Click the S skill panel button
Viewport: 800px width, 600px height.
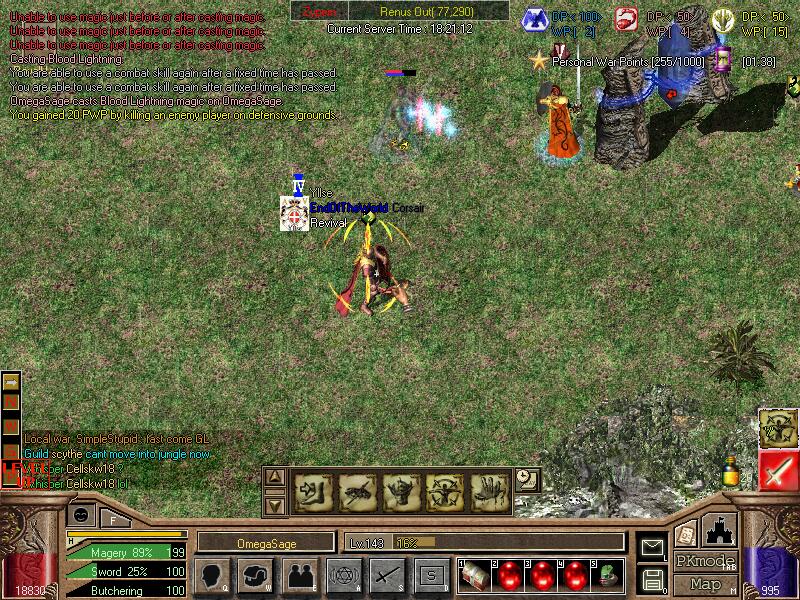coord(431,575)
